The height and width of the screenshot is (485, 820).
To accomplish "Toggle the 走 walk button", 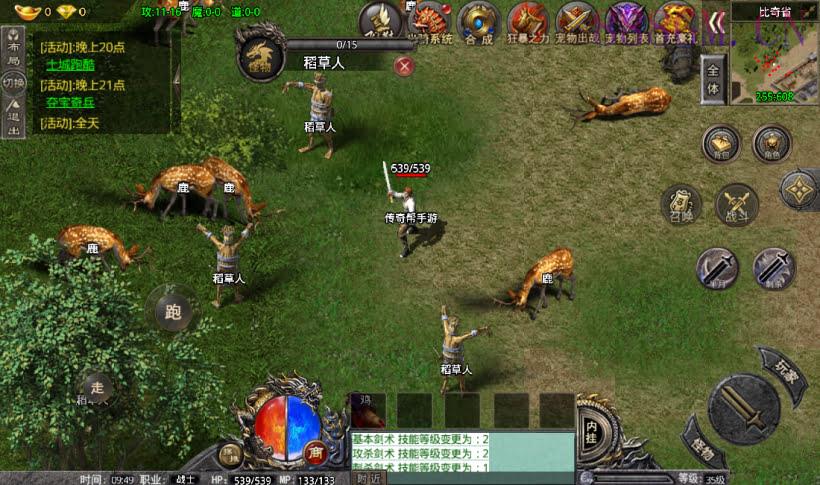I will [96, 387].
